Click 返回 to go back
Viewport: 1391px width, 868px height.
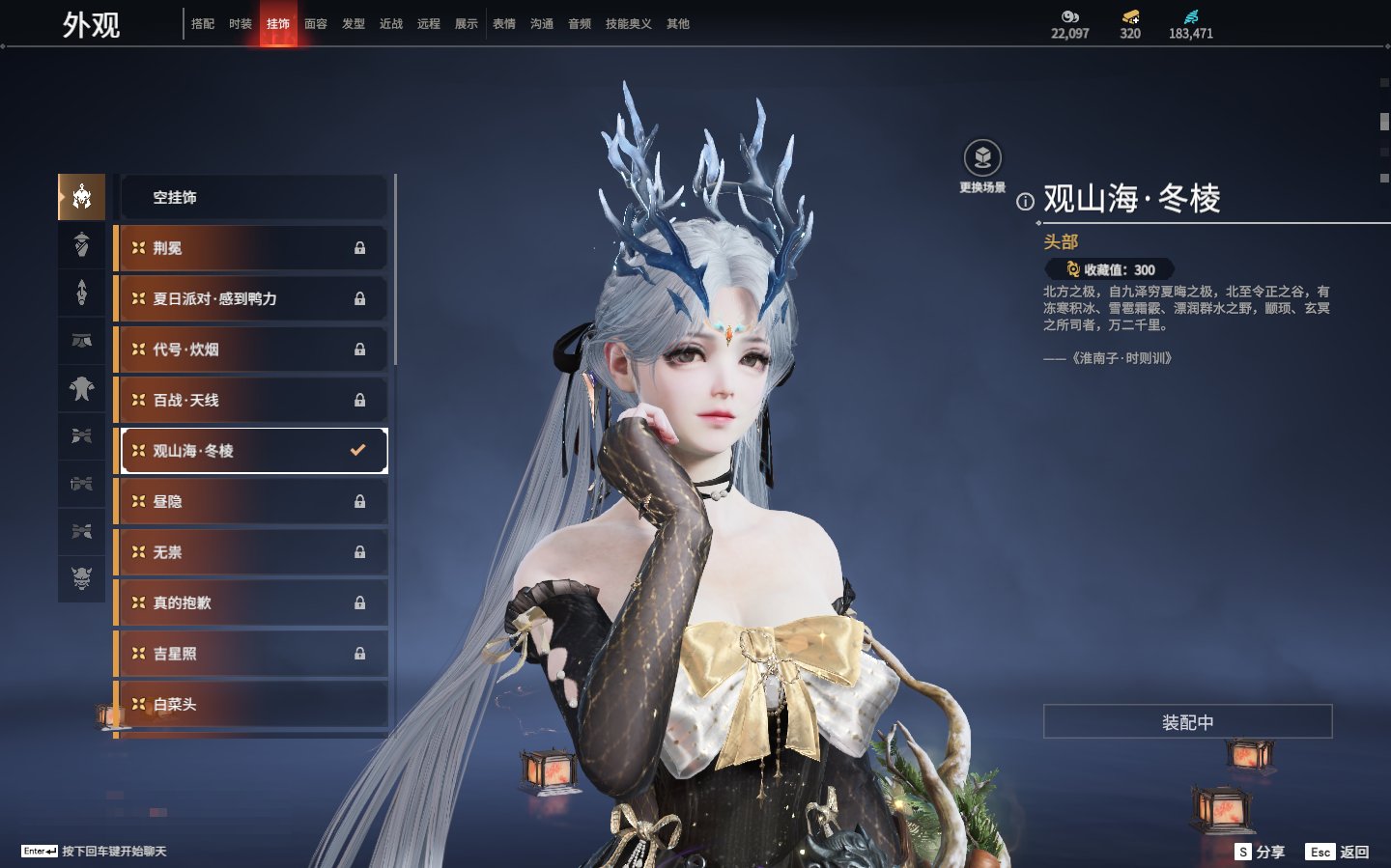click(1338, 852)
